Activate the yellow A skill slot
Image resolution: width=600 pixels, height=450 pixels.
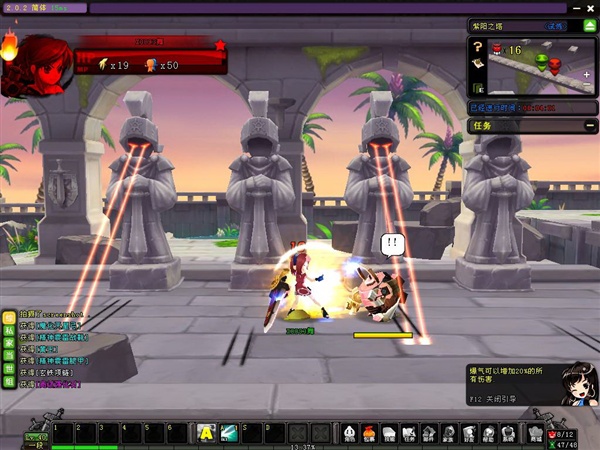click(206, 432)
